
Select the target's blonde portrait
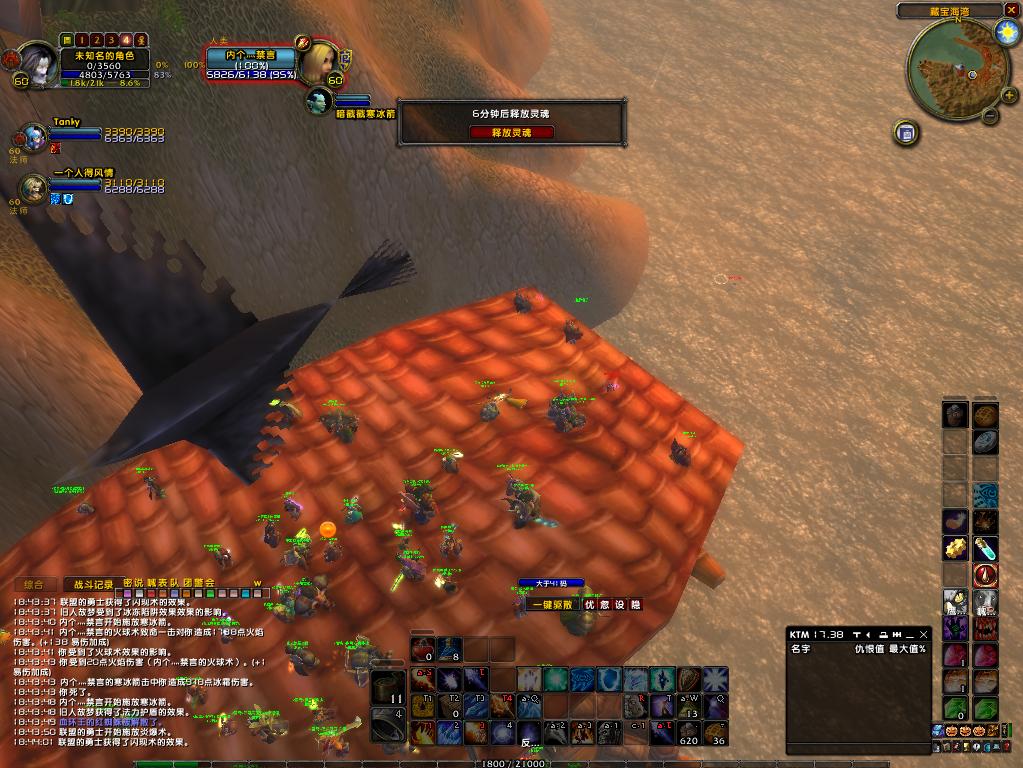318,62
